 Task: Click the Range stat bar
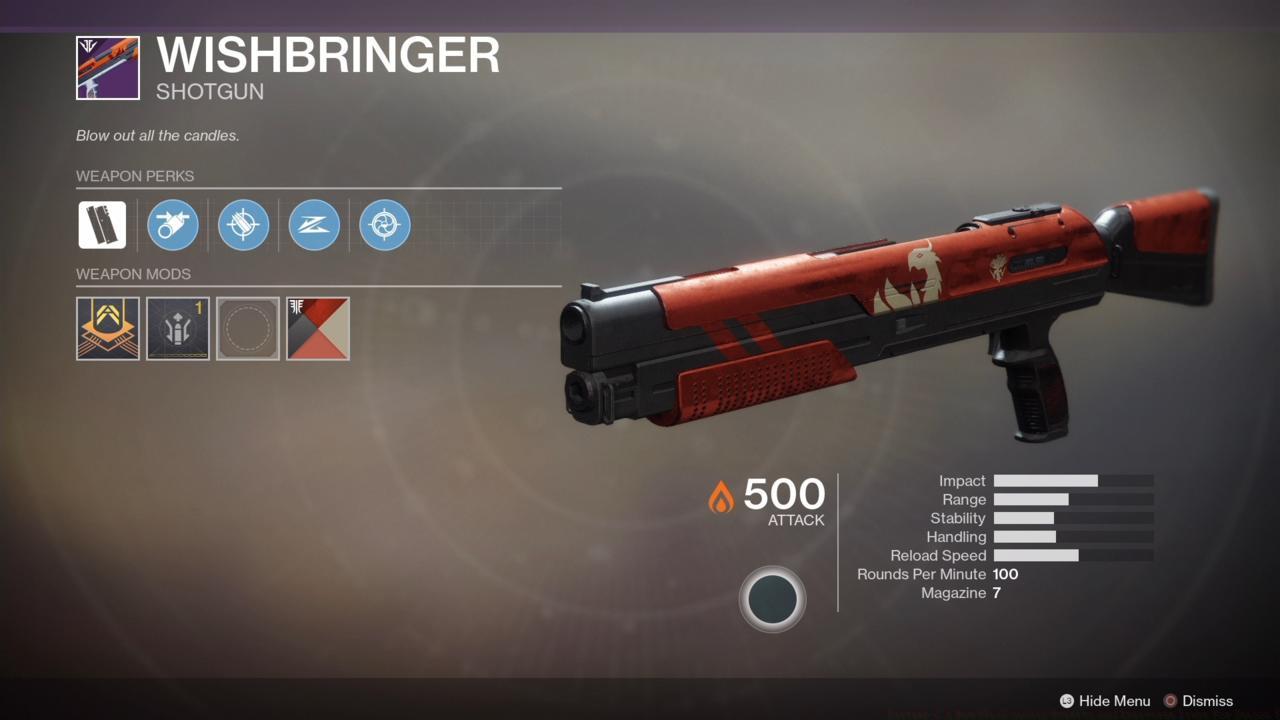tap(1075, 499)
